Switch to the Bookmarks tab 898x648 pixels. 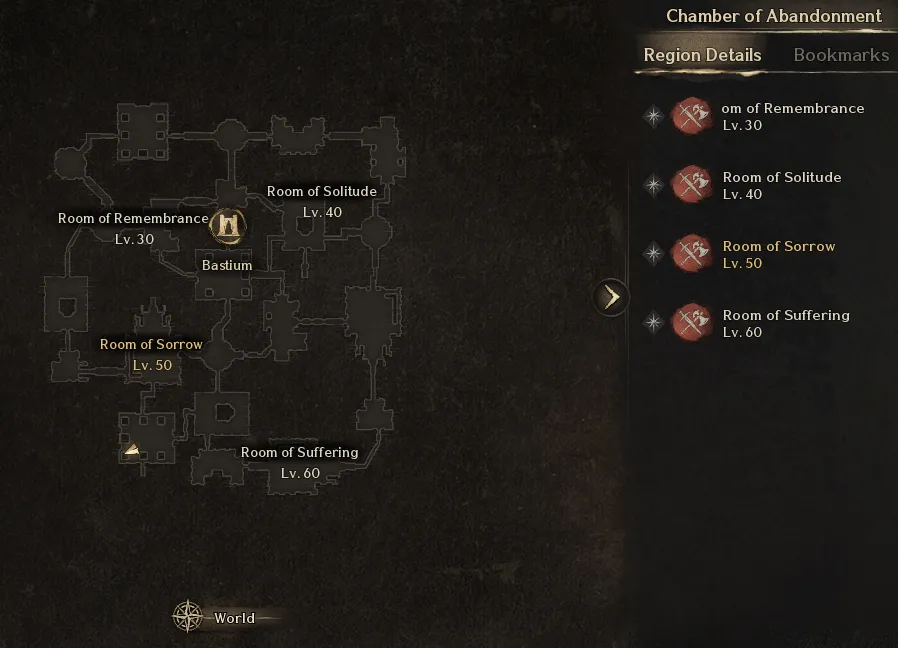coord(840,55)
